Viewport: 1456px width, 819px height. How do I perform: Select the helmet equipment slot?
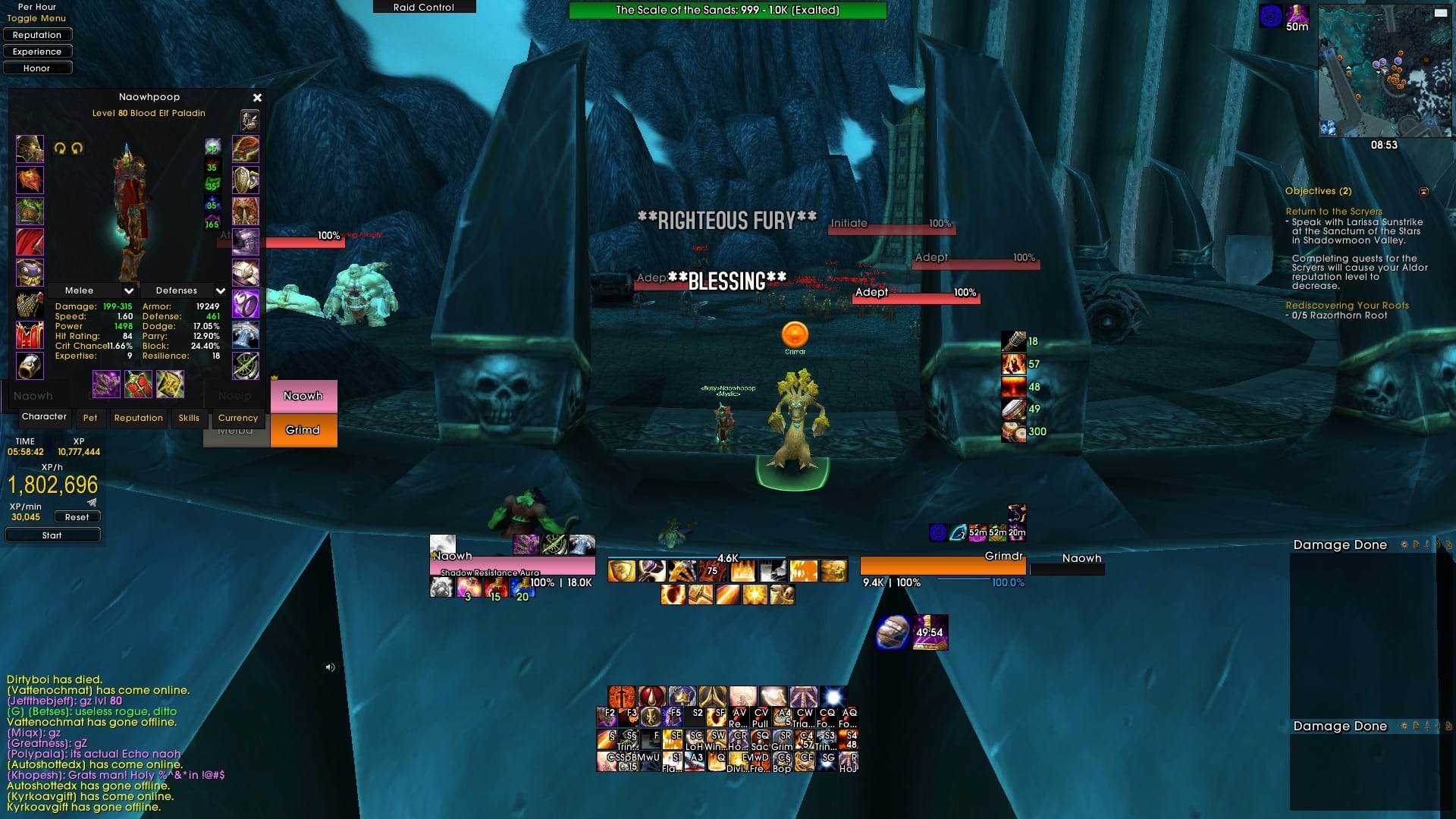pos(30,149)
